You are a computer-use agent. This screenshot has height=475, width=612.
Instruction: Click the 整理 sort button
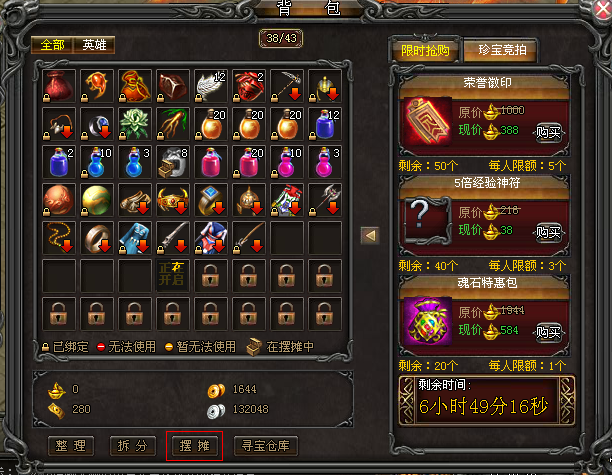point(76,445)
